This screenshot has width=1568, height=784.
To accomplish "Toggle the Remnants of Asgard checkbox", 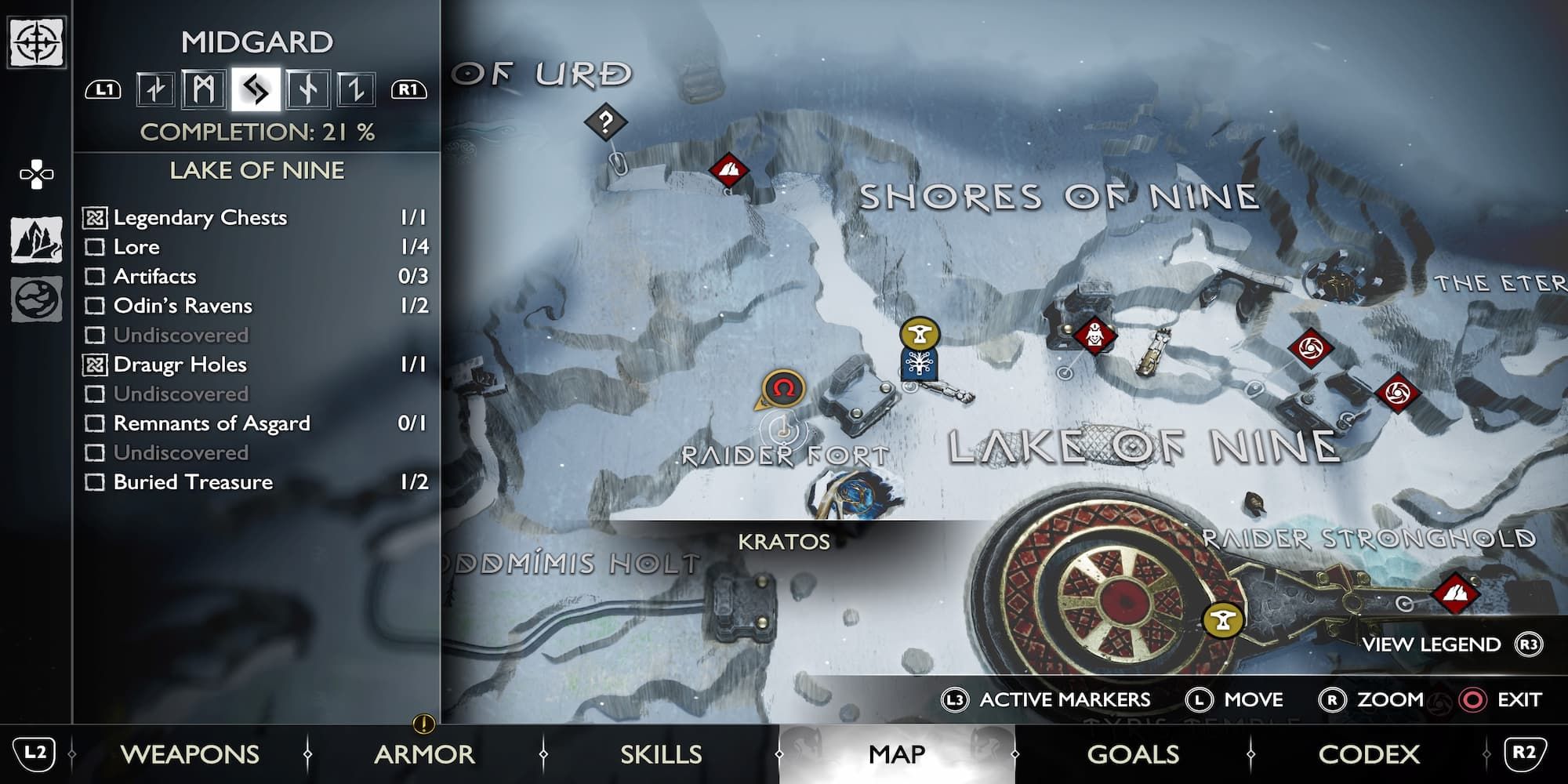I will 96,423.
